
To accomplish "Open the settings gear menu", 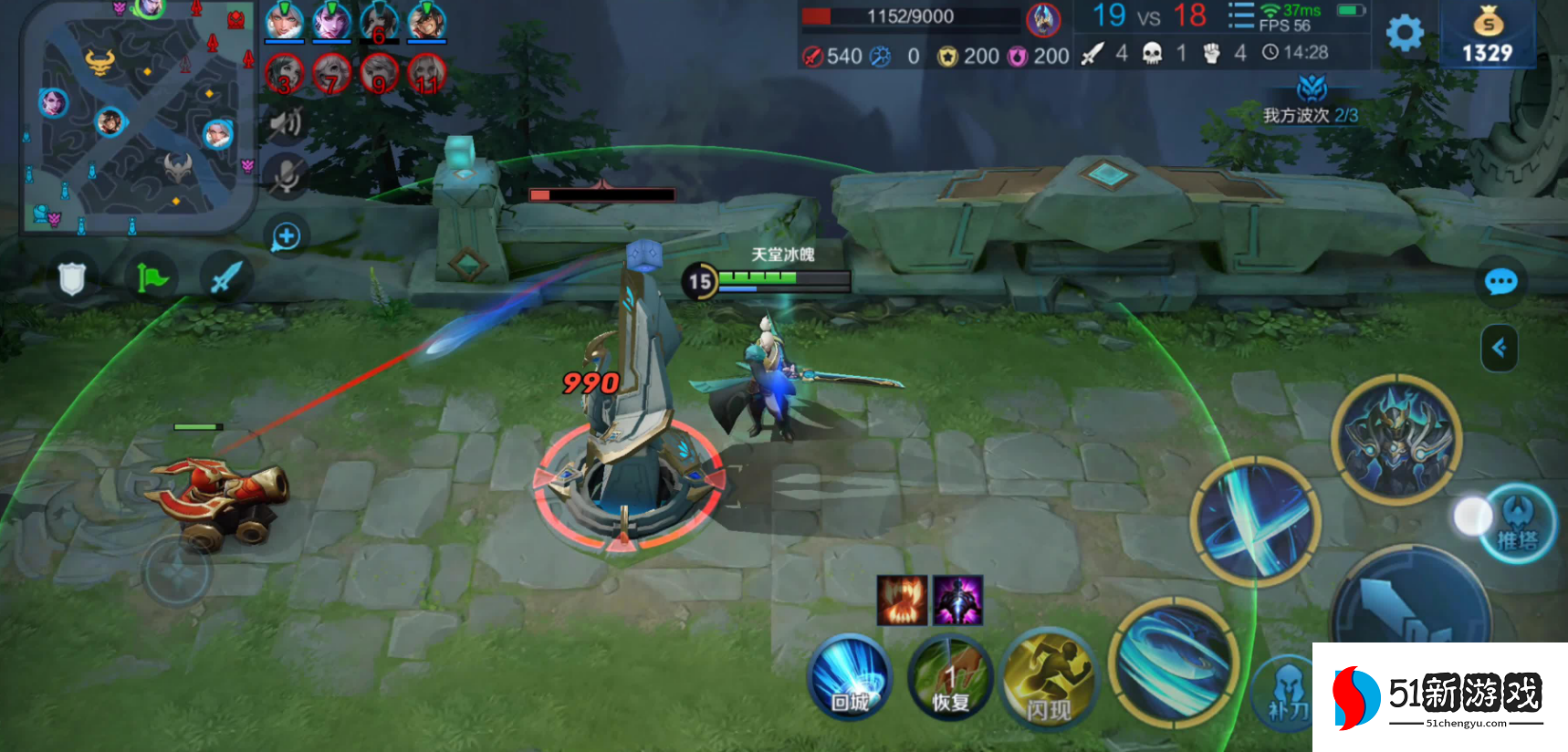I will (x=1405, y=34).
